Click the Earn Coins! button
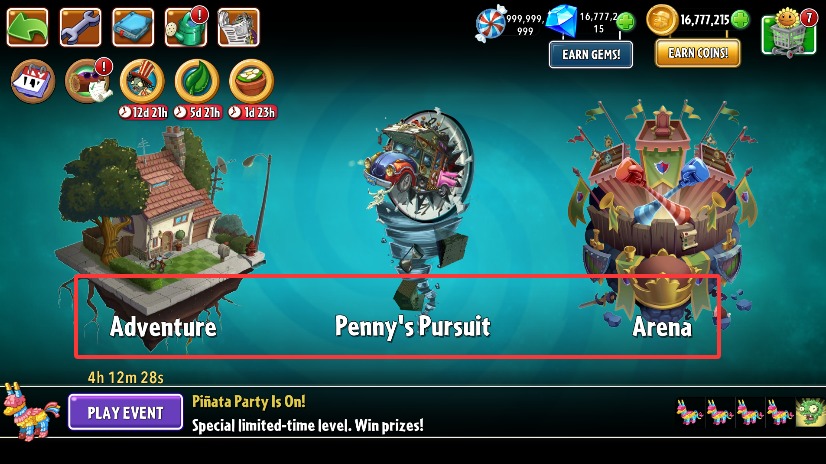The height and width of the screenshot is (464, 826). coord(698,53)
